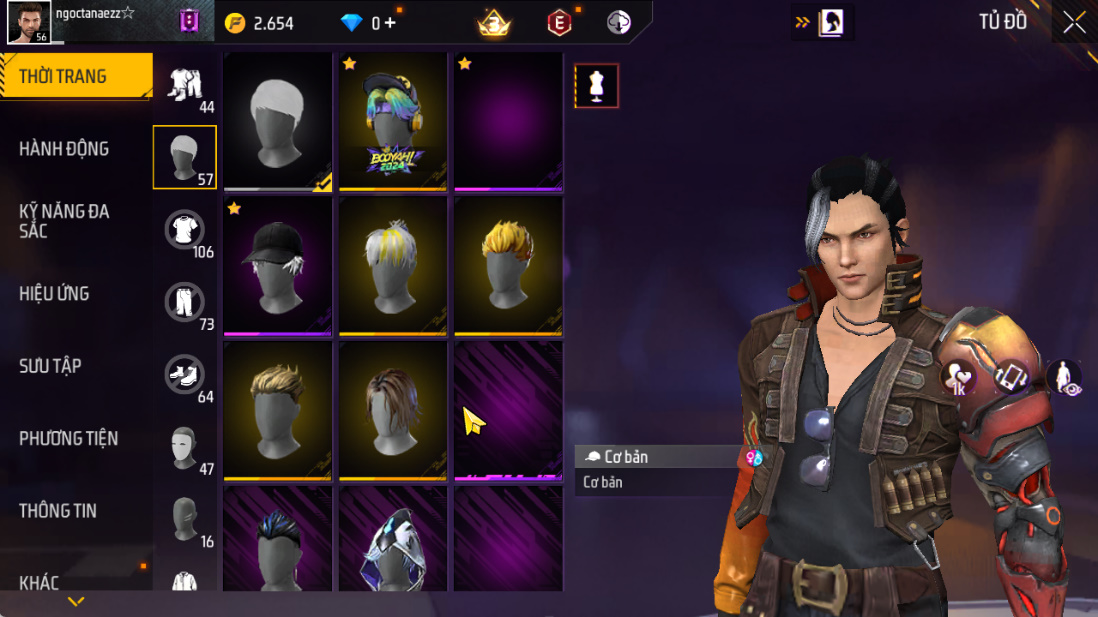Equip the Booyah 2024 rainbow hair with headphones

point(393,120)
